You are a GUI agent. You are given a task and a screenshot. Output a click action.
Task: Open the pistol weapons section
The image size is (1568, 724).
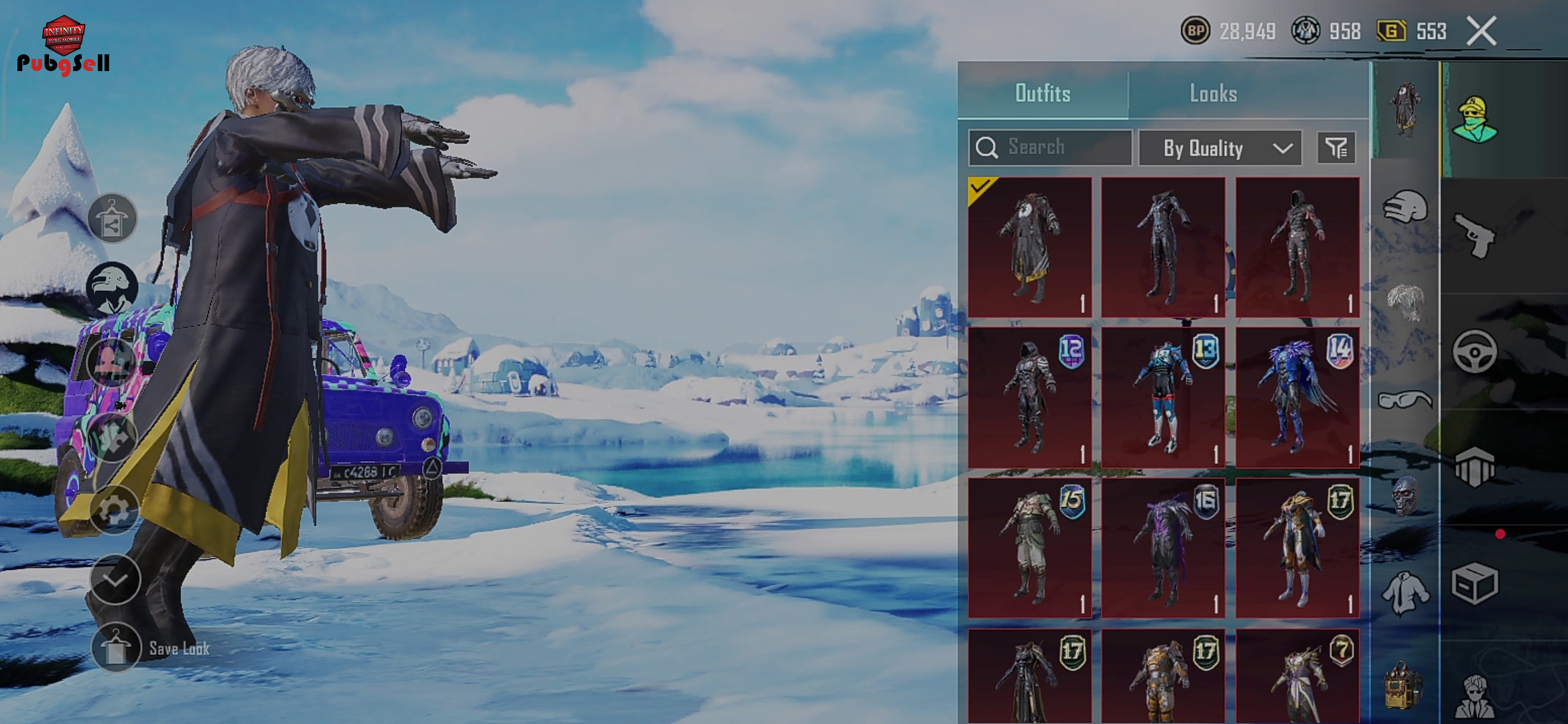tap(1475, 236)
